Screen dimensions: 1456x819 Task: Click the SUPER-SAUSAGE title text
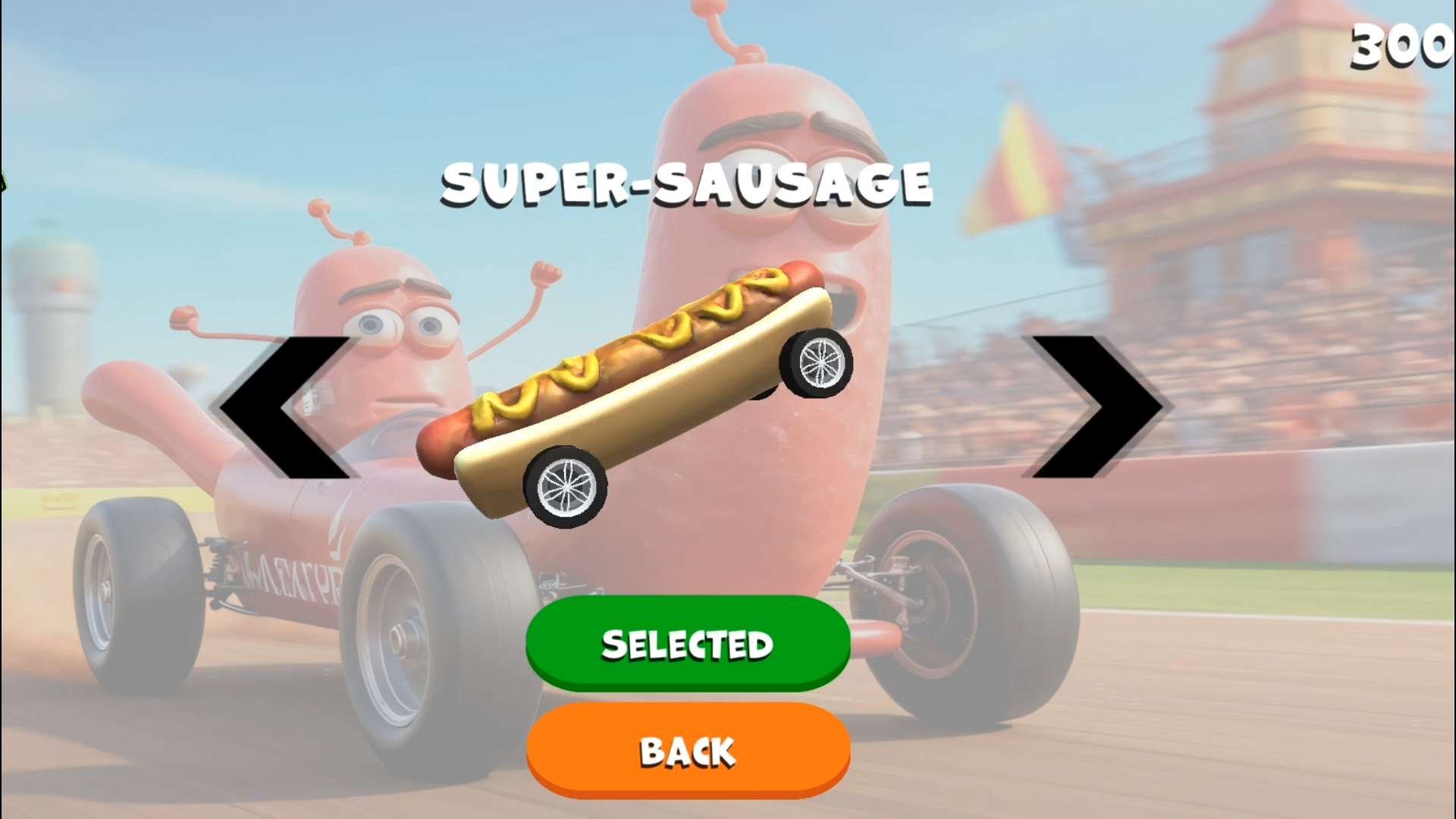(x=686, y=182)
